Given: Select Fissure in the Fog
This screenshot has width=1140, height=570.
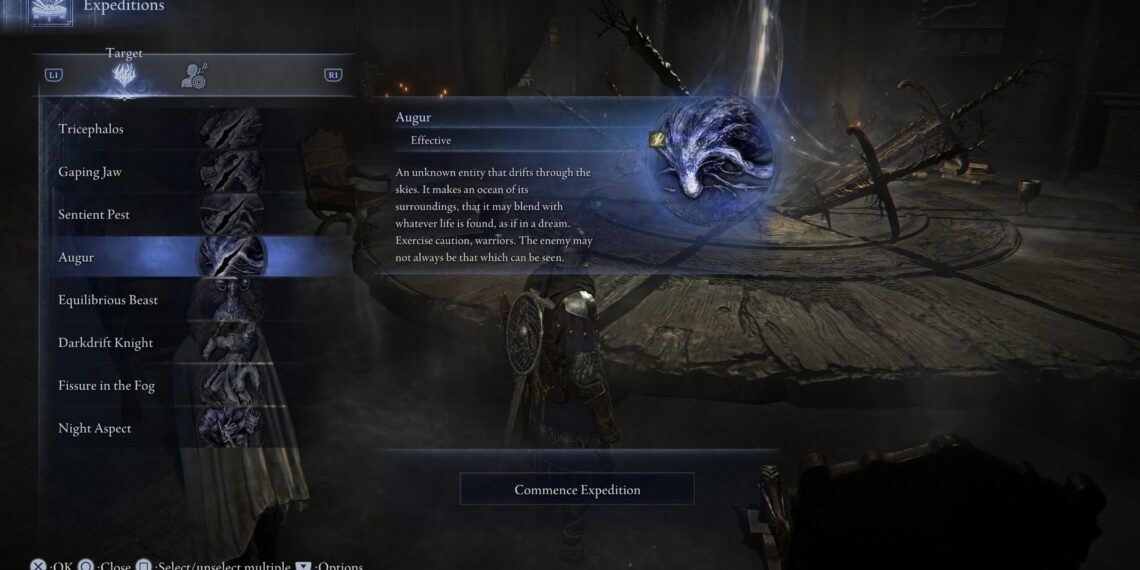Looking at the screenshot, I should pos(160,386).
